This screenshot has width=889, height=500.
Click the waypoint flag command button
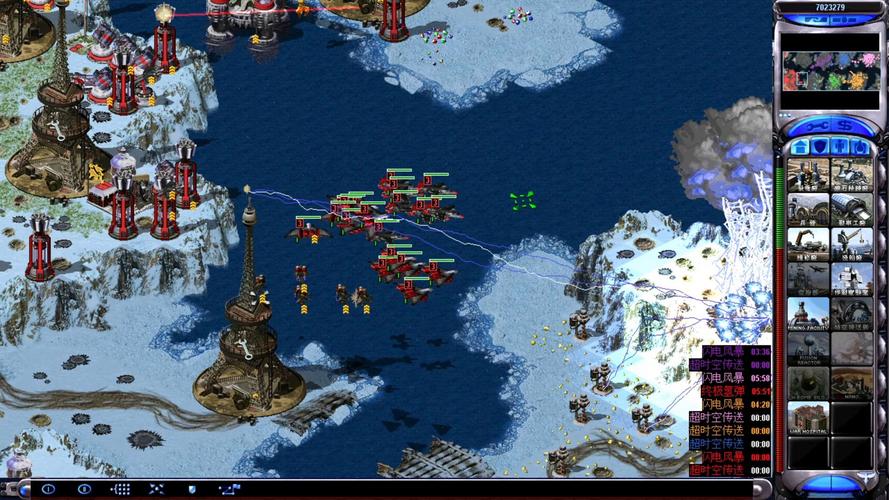click(x=229, y=489)
